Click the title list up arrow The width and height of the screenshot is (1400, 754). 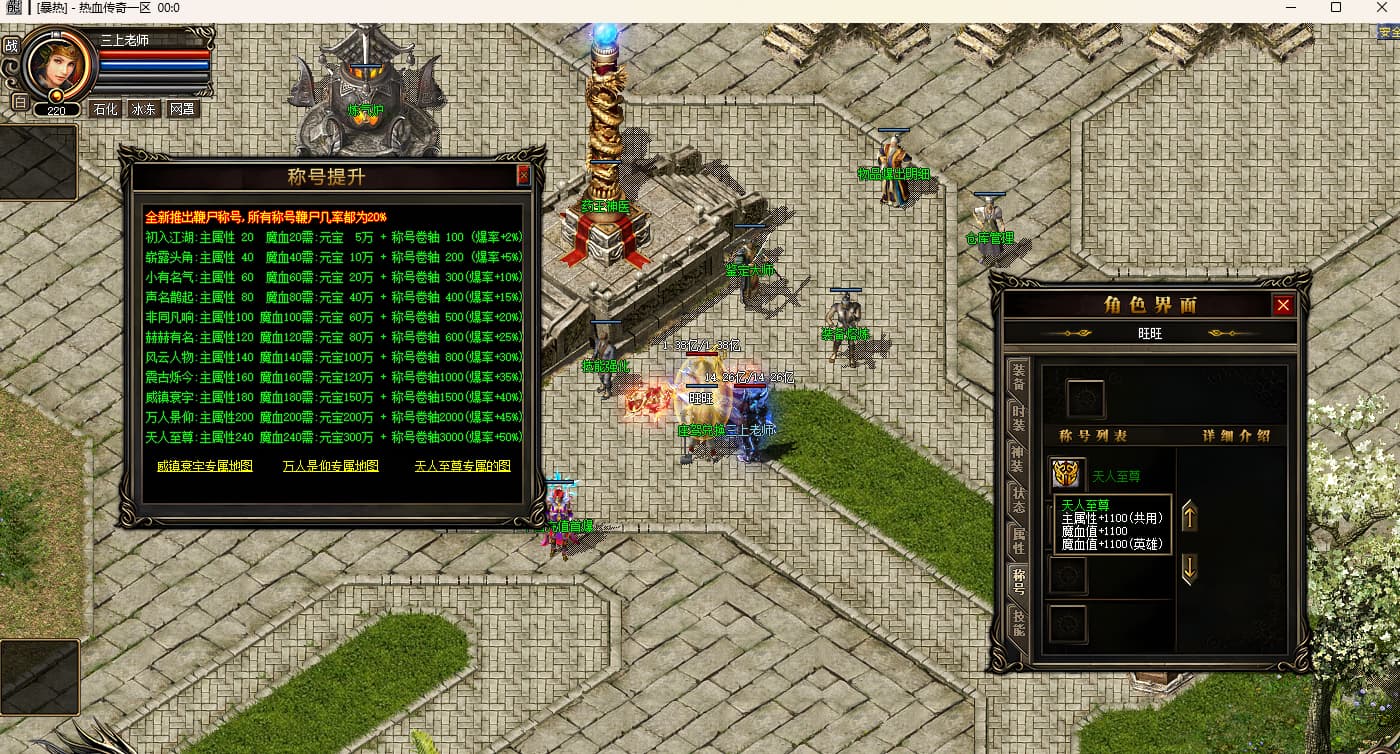point(1189,517)
